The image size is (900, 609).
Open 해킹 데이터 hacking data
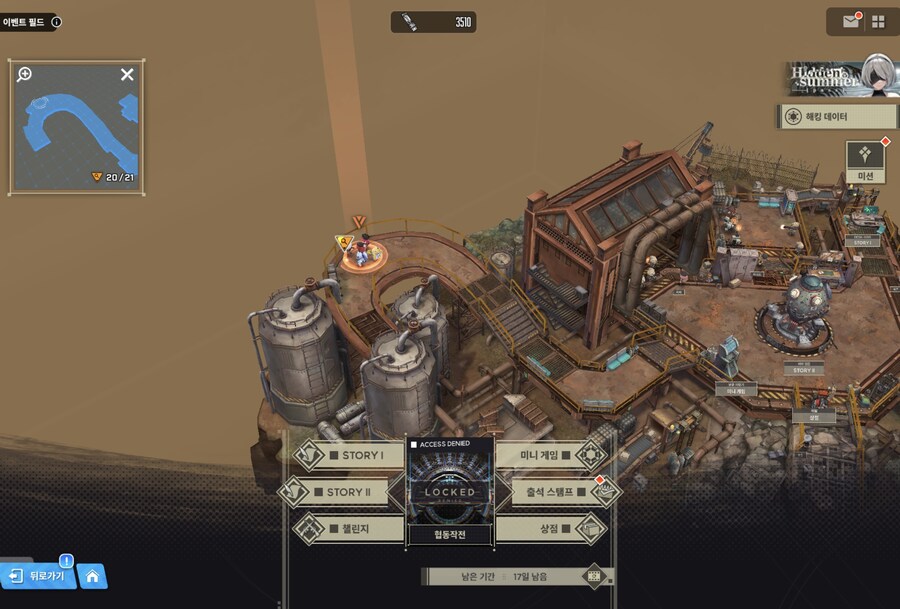pyautogui.click(x=835, y=117)
